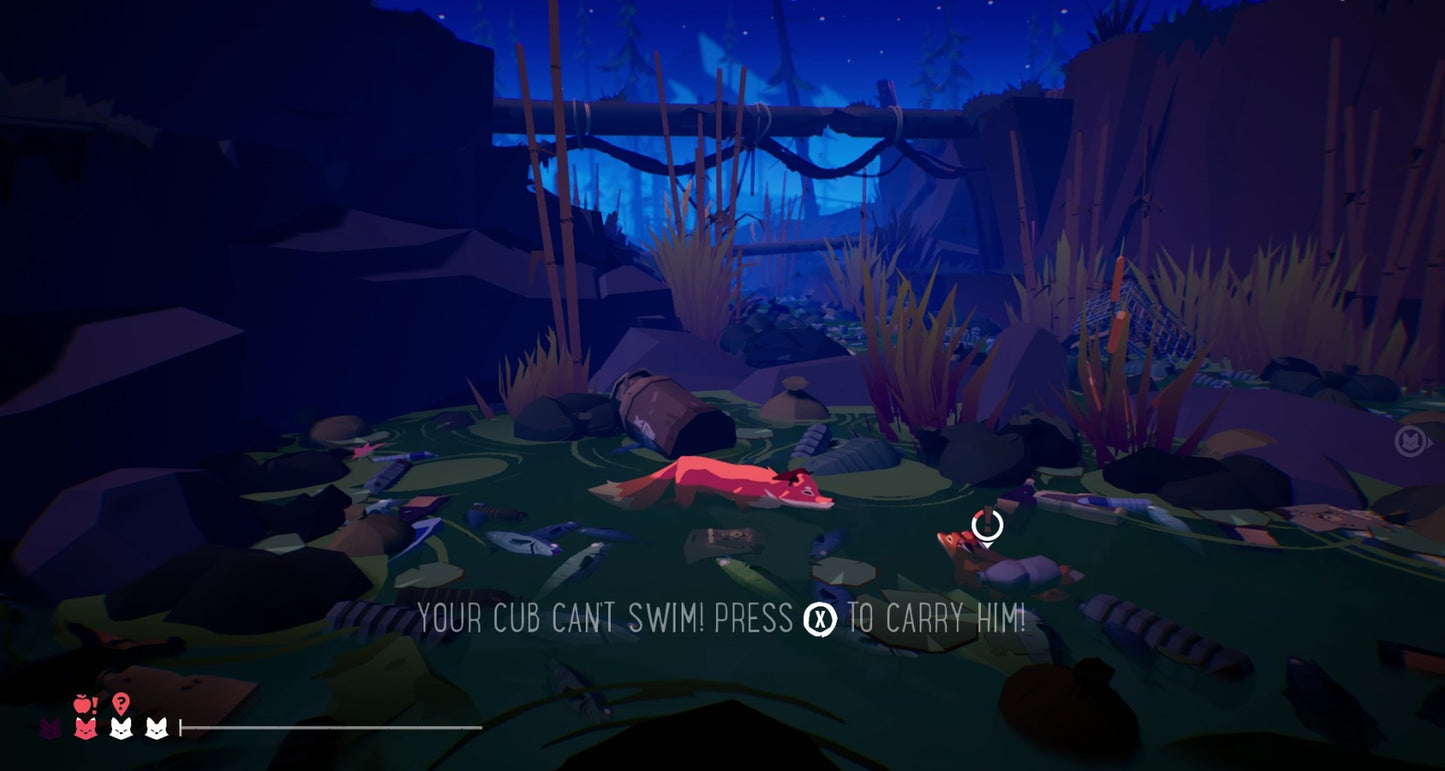Click the marker at the progress bar's left end
This screenshot has width=1445, height=771.
click(181, 727)
